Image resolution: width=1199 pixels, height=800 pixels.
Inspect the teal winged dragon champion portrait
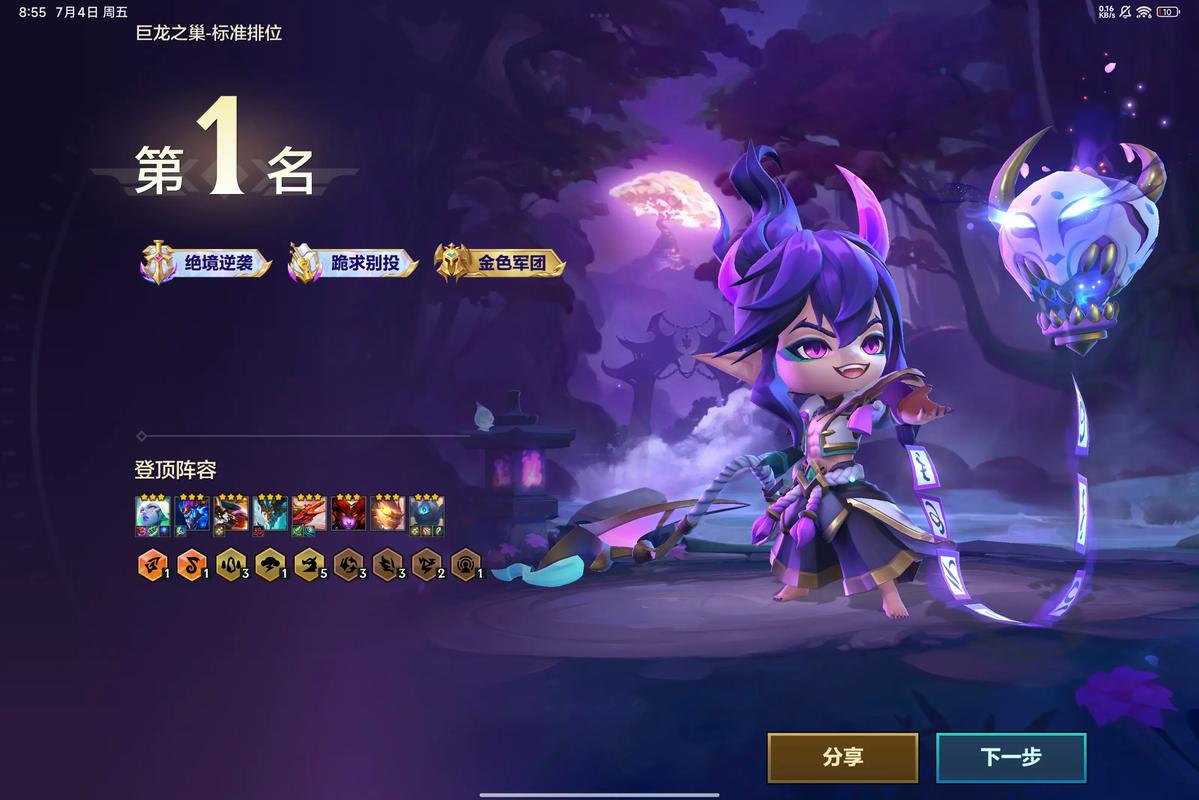[270, 514]
